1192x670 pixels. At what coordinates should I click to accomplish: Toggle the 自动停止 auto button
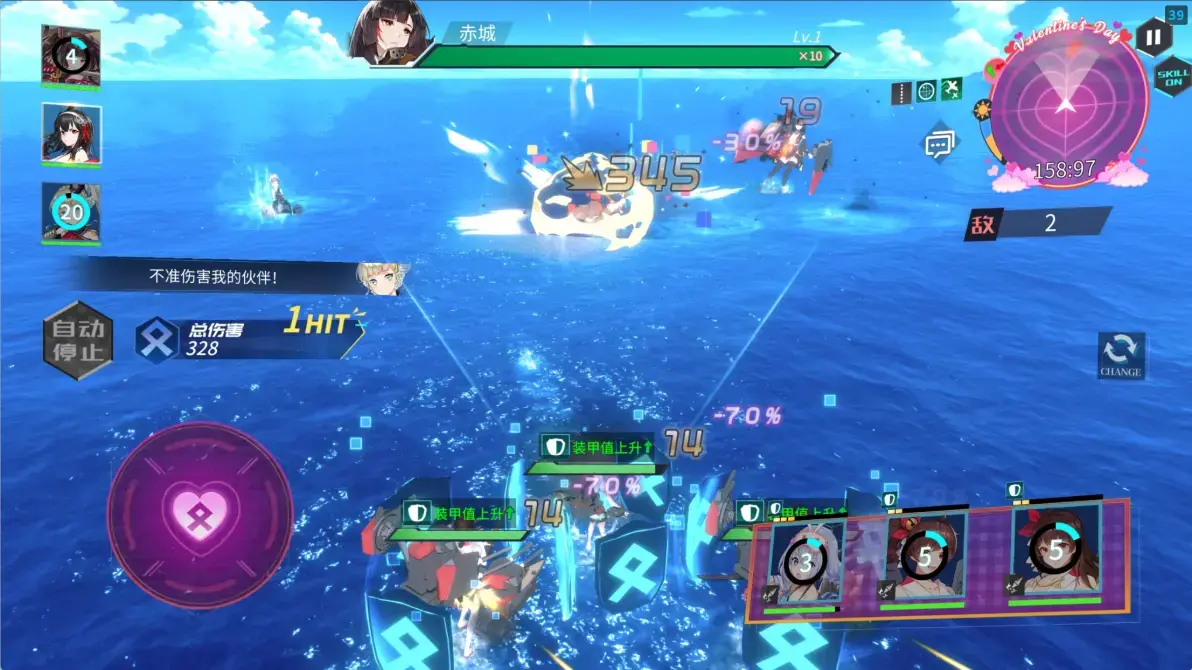(x=78, y=340)
